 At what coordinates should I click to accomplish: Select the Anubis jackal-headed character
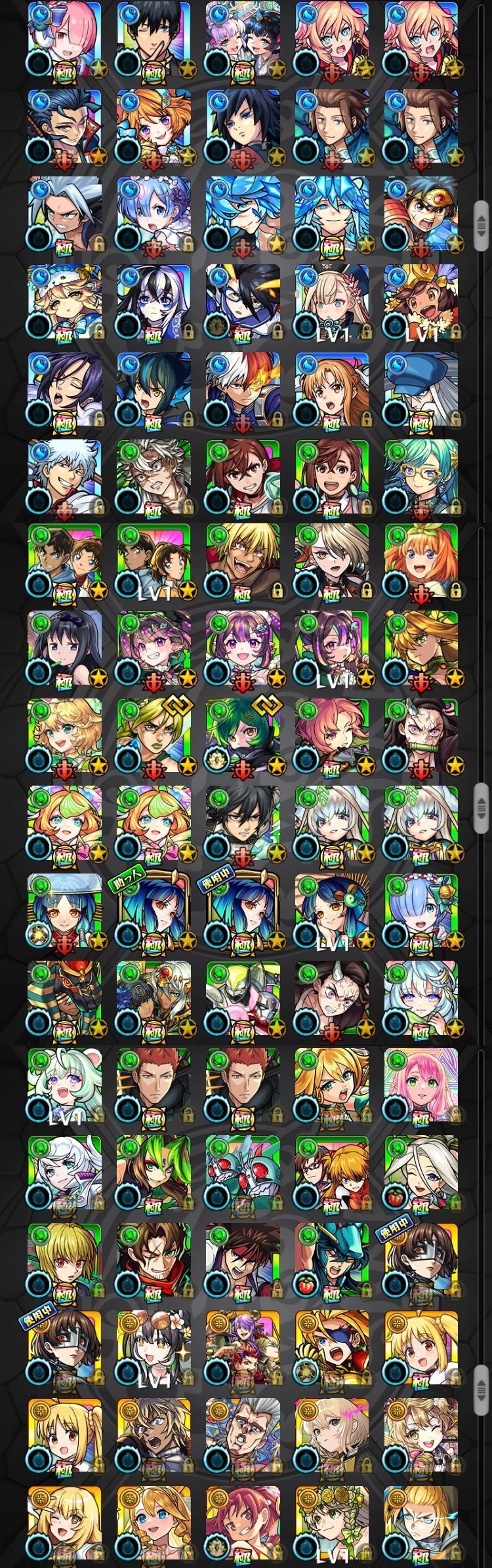[64, 998]
